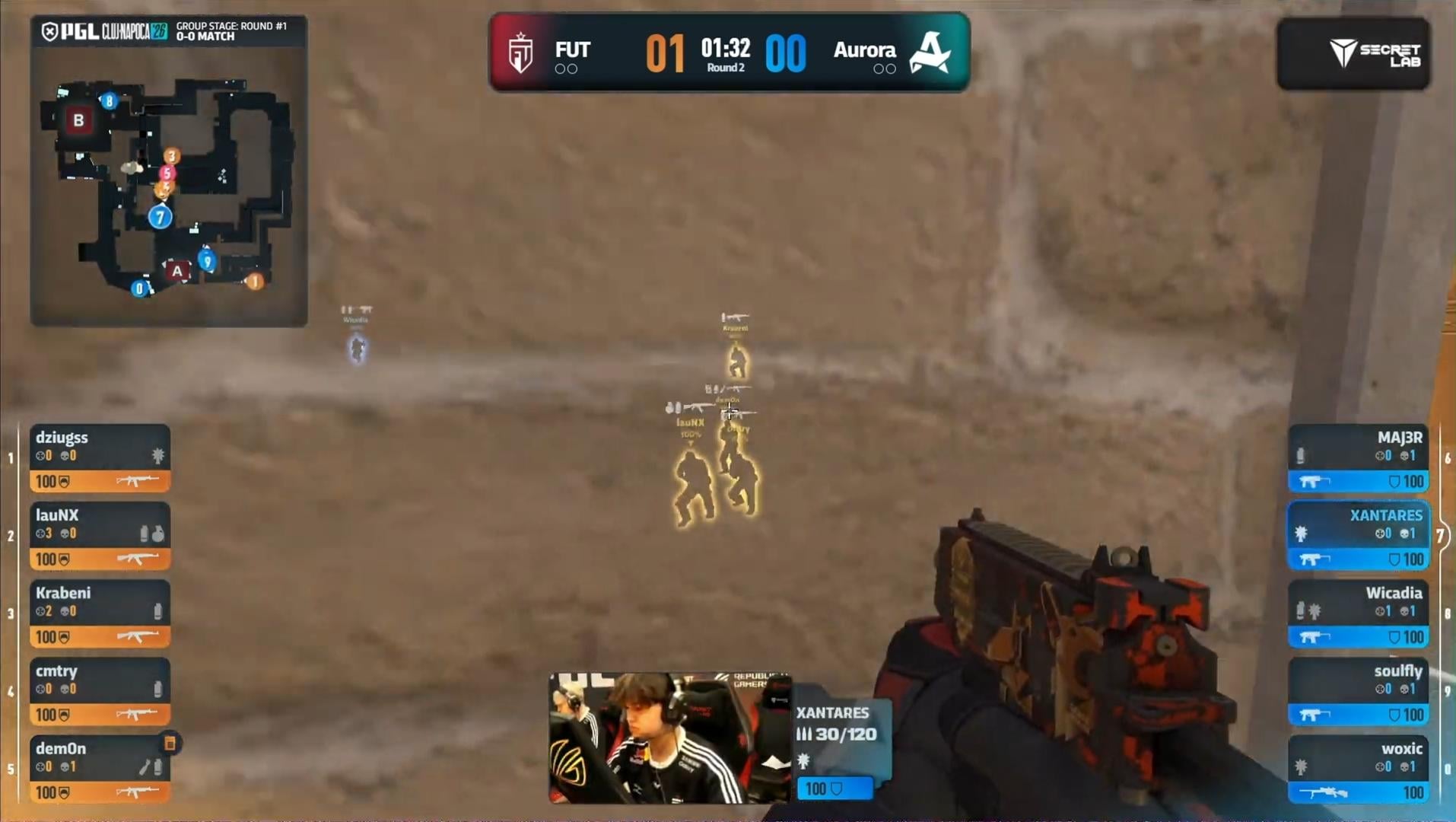1456x822 pixels.
Task: Select player 7 marker on the minimap
Action: [160, 218]
